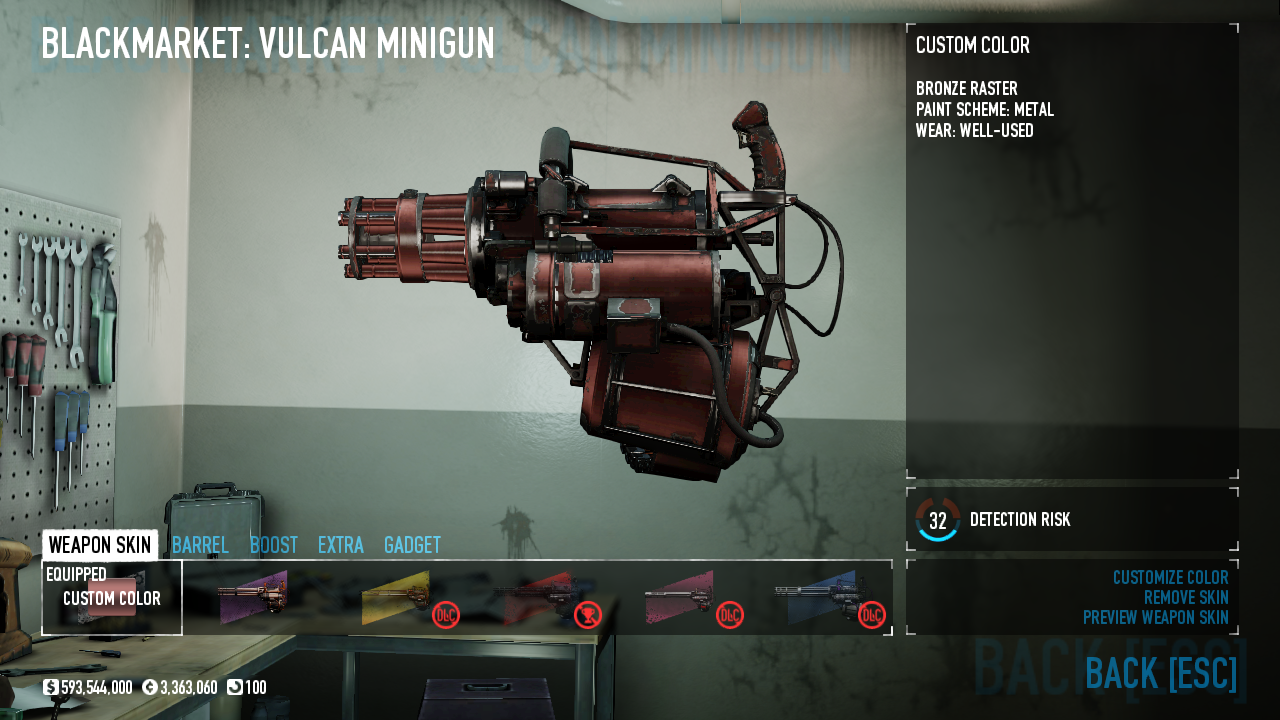Screen dimensions: 1280x720
Task: Switch to the Weapon Skin tab
Action: point(100,545)
